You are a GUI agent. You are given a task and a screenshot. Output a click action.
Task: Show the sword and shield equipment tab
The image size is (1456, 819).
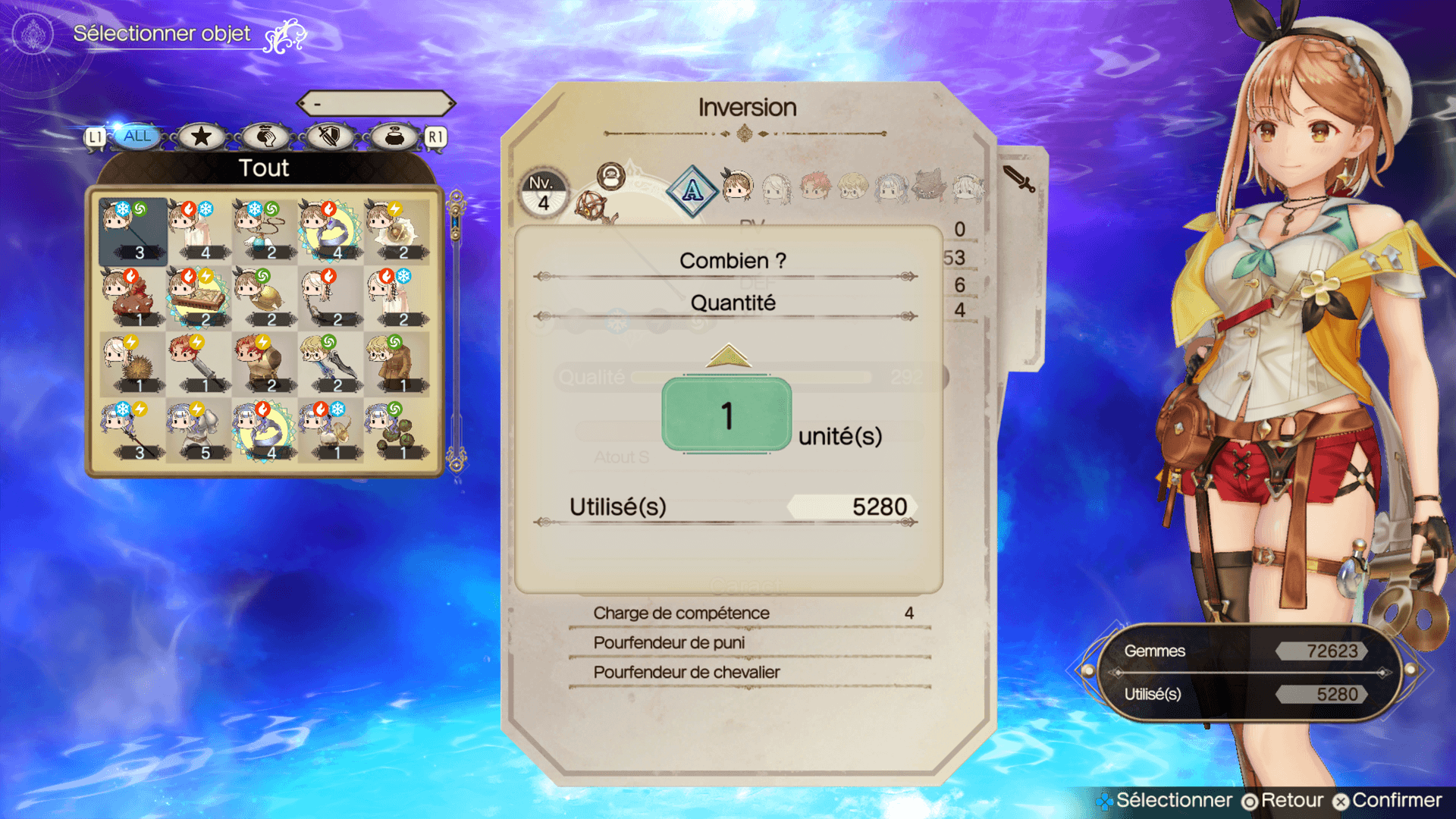coord(330,136)
